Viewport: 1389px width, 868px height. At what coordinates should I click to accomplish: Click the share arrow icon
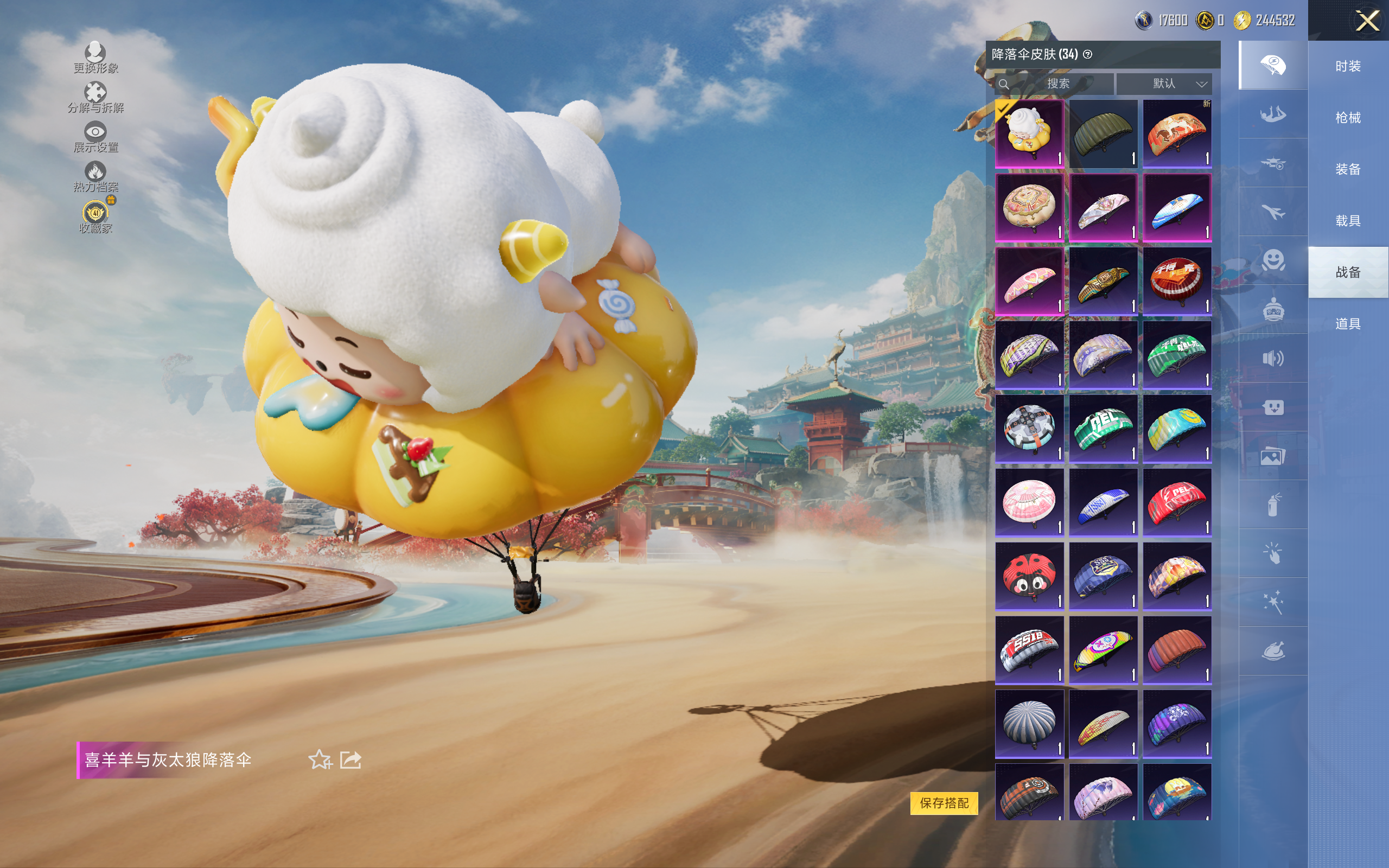pyautogui.click(x=350, y=759)
